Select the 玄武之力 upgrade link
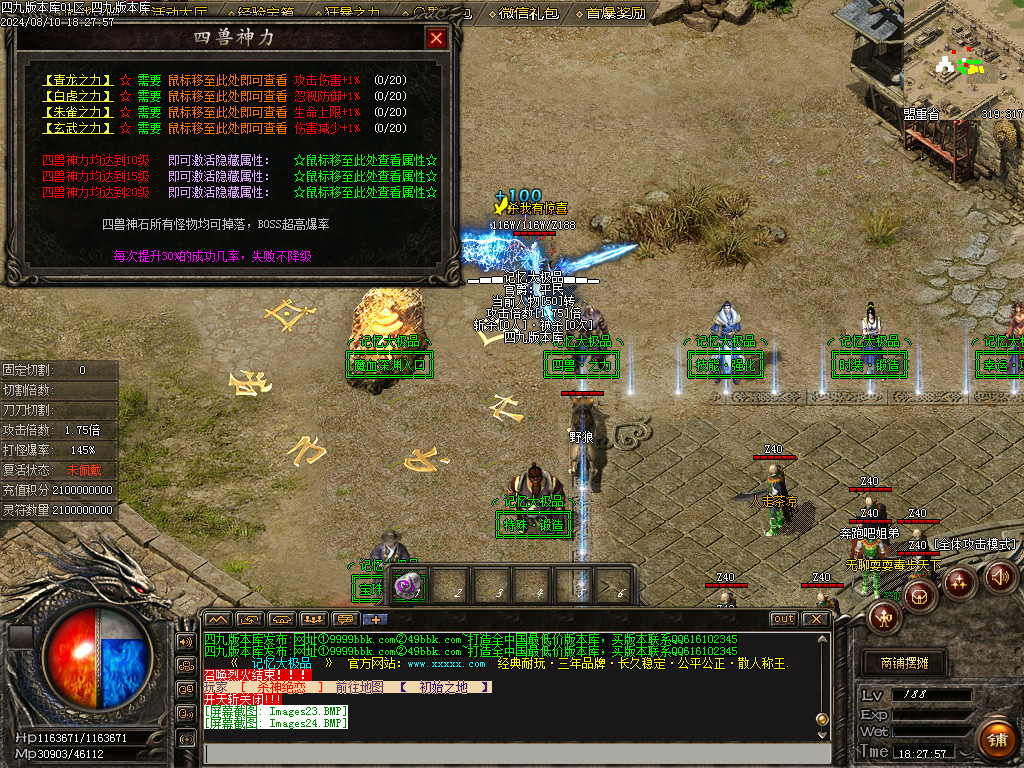1024x768 pixels. pyautogui.click(x=75, y=128)
